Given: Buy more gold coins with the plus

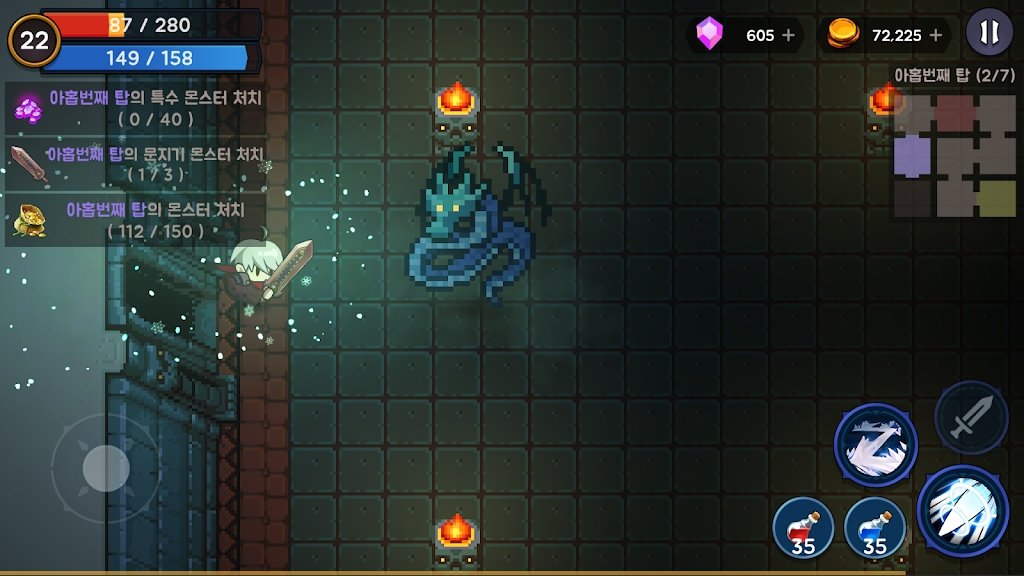Looking at the screenshot, I should 936,36.
